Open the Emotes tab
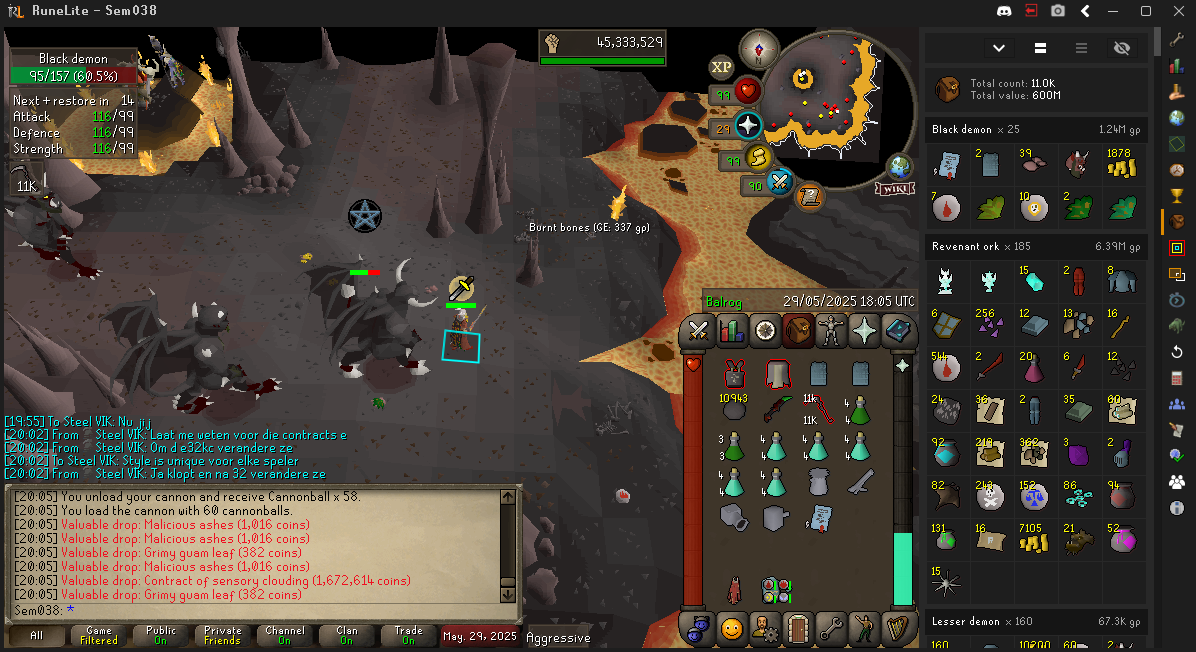1196x652 pixels. [x=864, y=628]
